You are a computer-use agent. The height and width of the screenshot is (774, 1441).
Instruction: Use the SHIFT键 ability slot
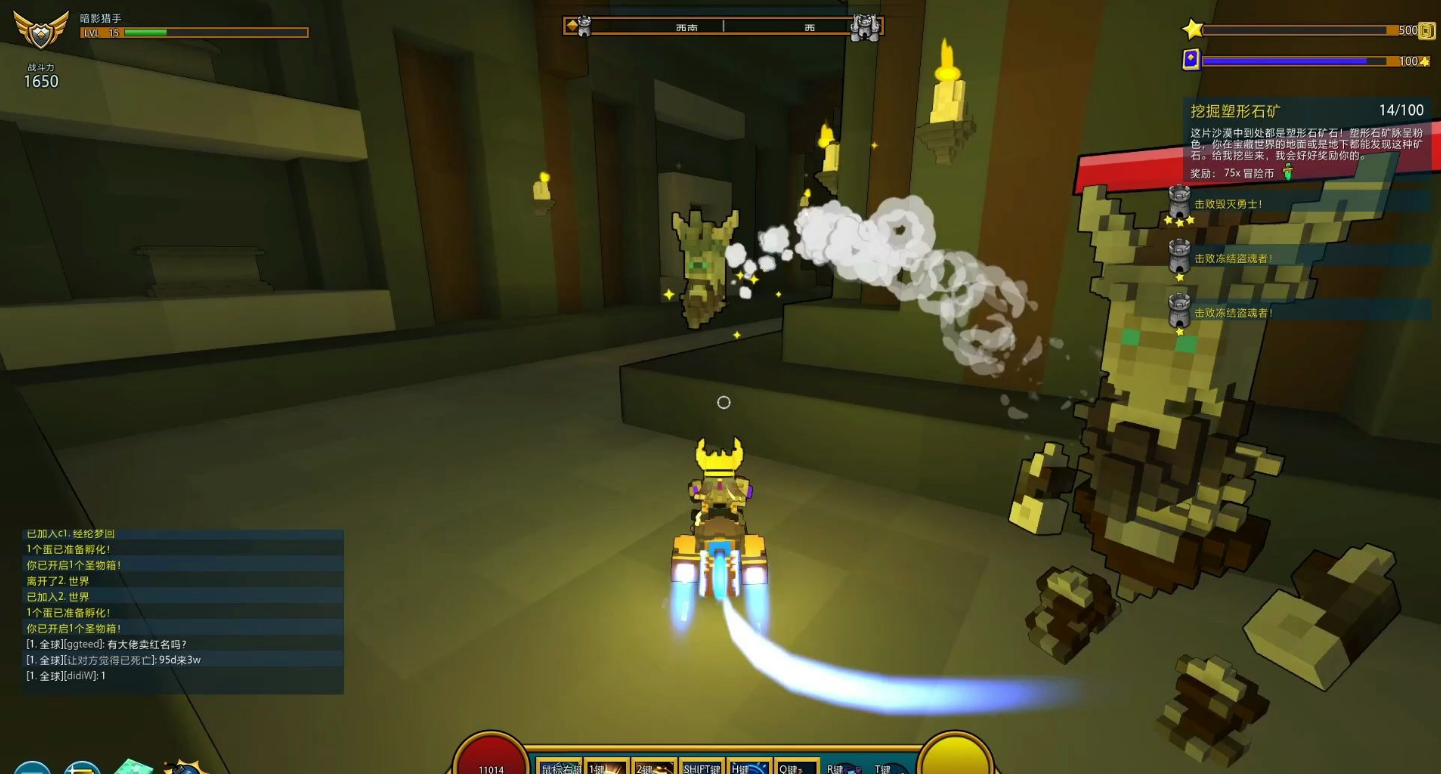[702, 766]
